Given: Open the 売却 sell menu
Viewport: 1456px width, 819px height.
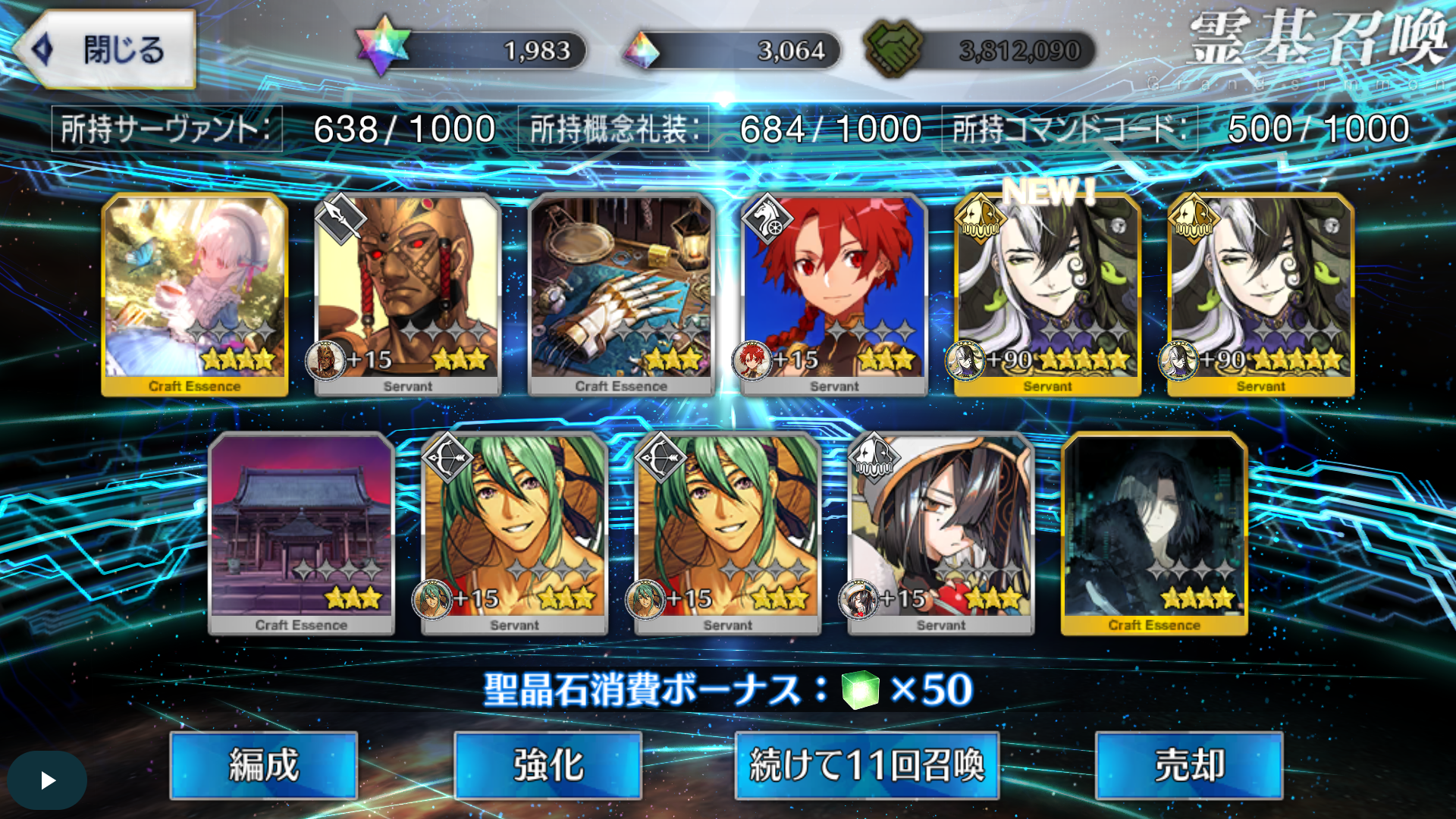Looking at the screenshot, I should pos(1188,764).
